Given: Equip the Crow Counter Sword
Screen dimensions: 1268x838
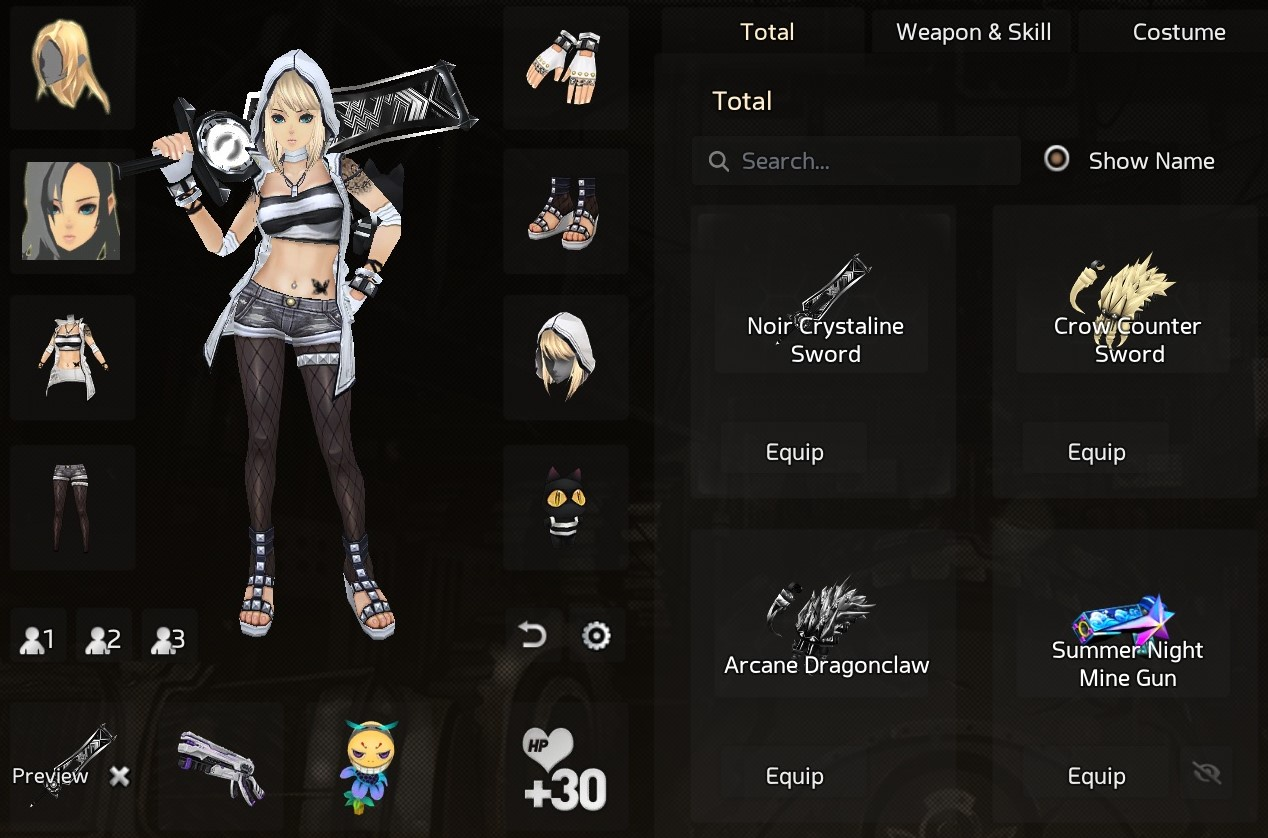Looking at the screenshot, I should point(1096,452).
